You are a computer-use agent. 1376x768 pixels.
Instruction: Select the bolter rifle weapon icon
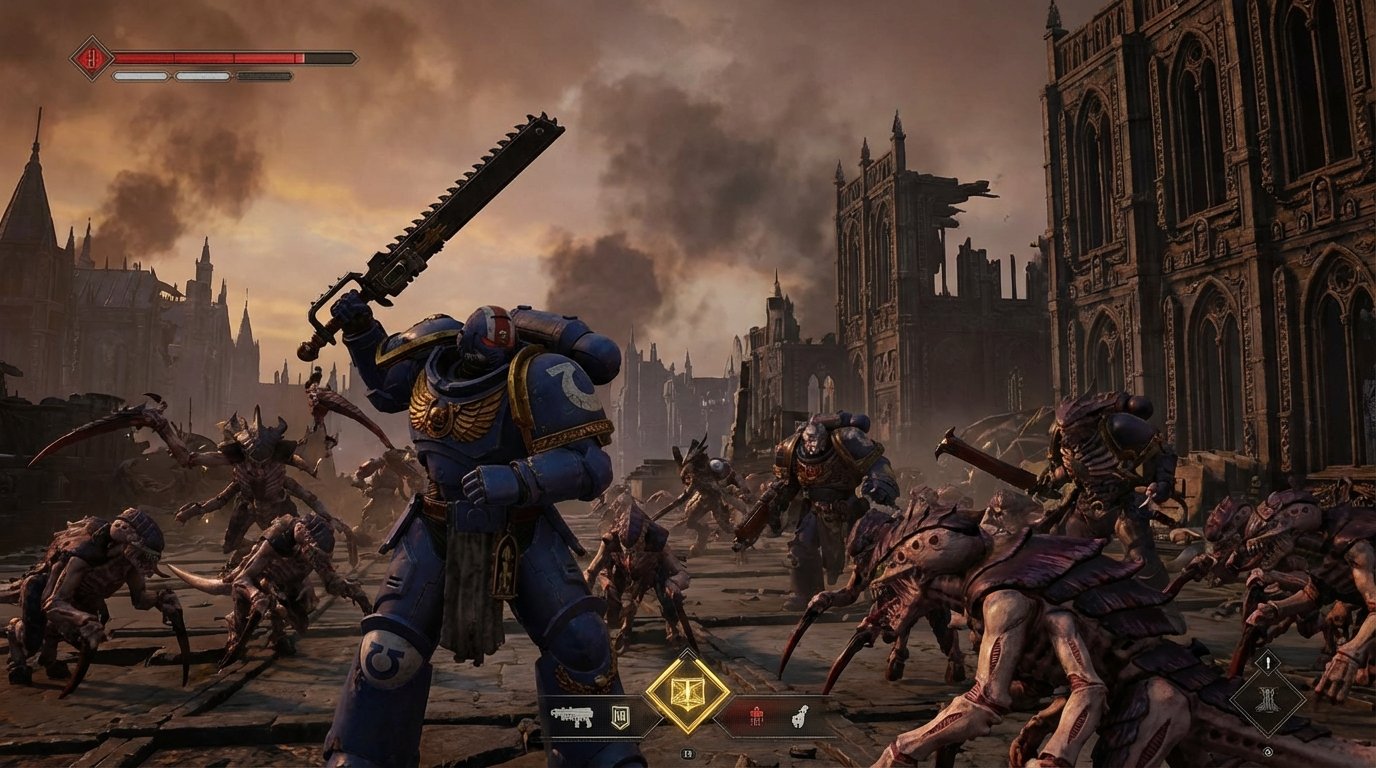coord(573,718)
